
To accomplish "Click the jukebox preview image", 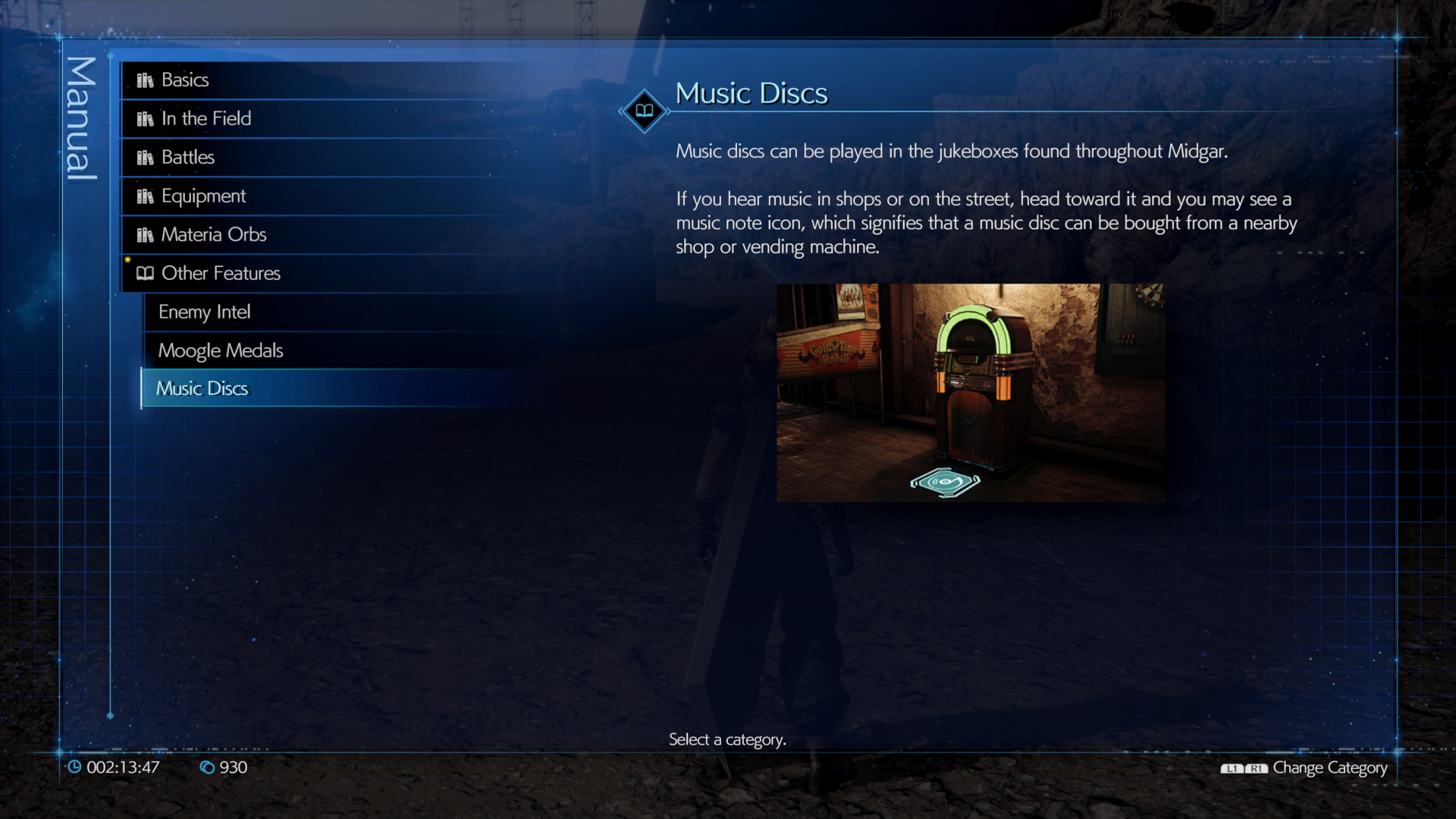I will pyautogui.click(x=971, y=394).
